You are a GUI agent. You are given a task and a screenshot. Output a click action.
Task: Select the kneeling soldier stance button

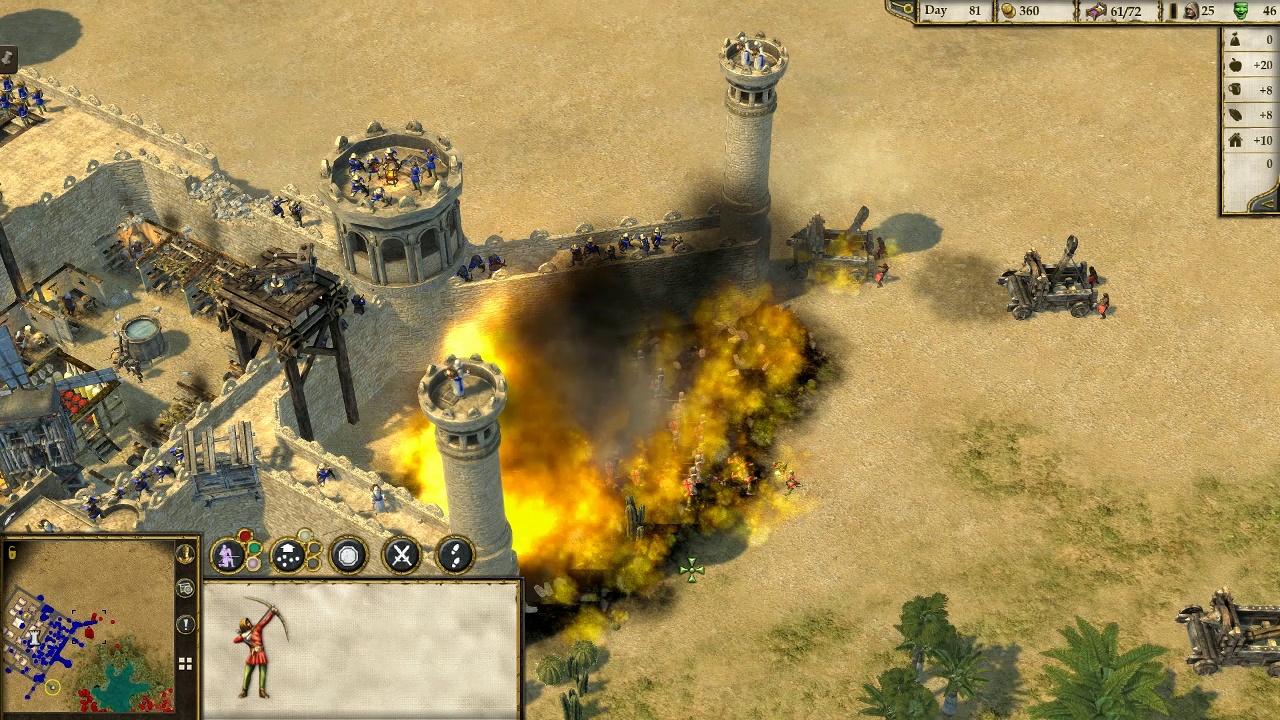[227, 556]
